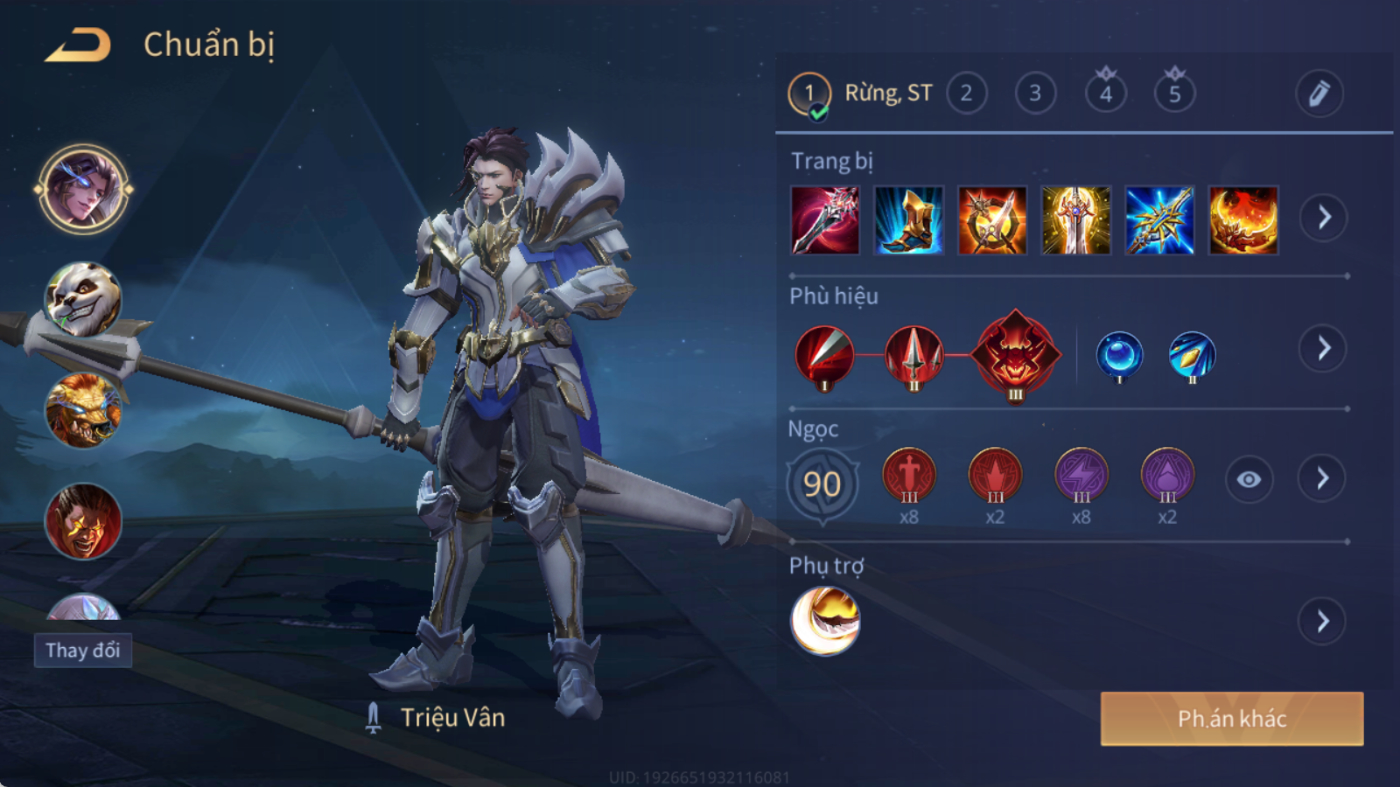
Task: Go back using the return arrow
Action: (78, 46)
